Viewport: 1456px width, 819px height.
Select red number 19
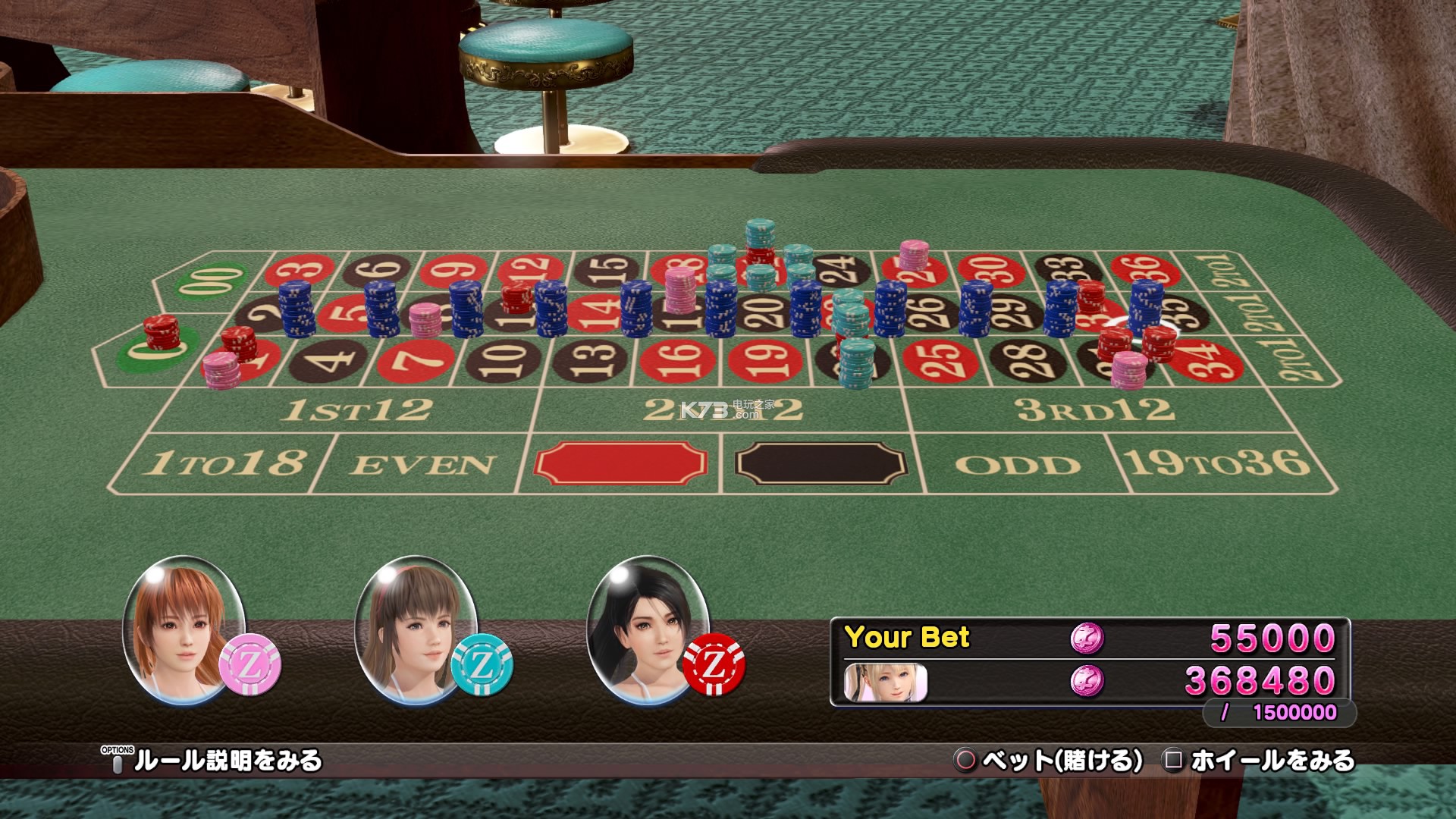click(x=766, y=359)
